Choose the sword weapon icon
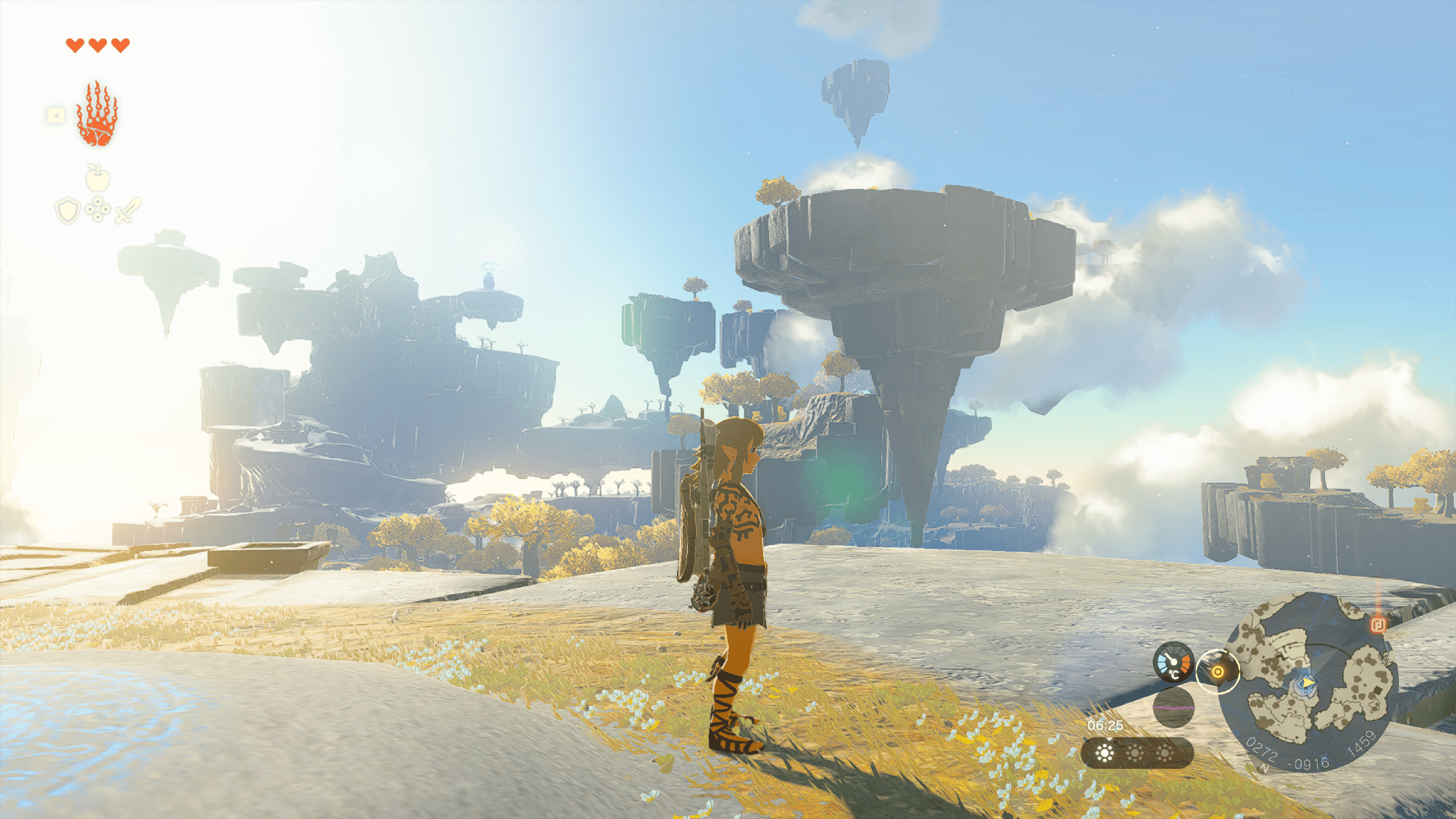Screen dimensions: 1456x819 tap(128, 210)
